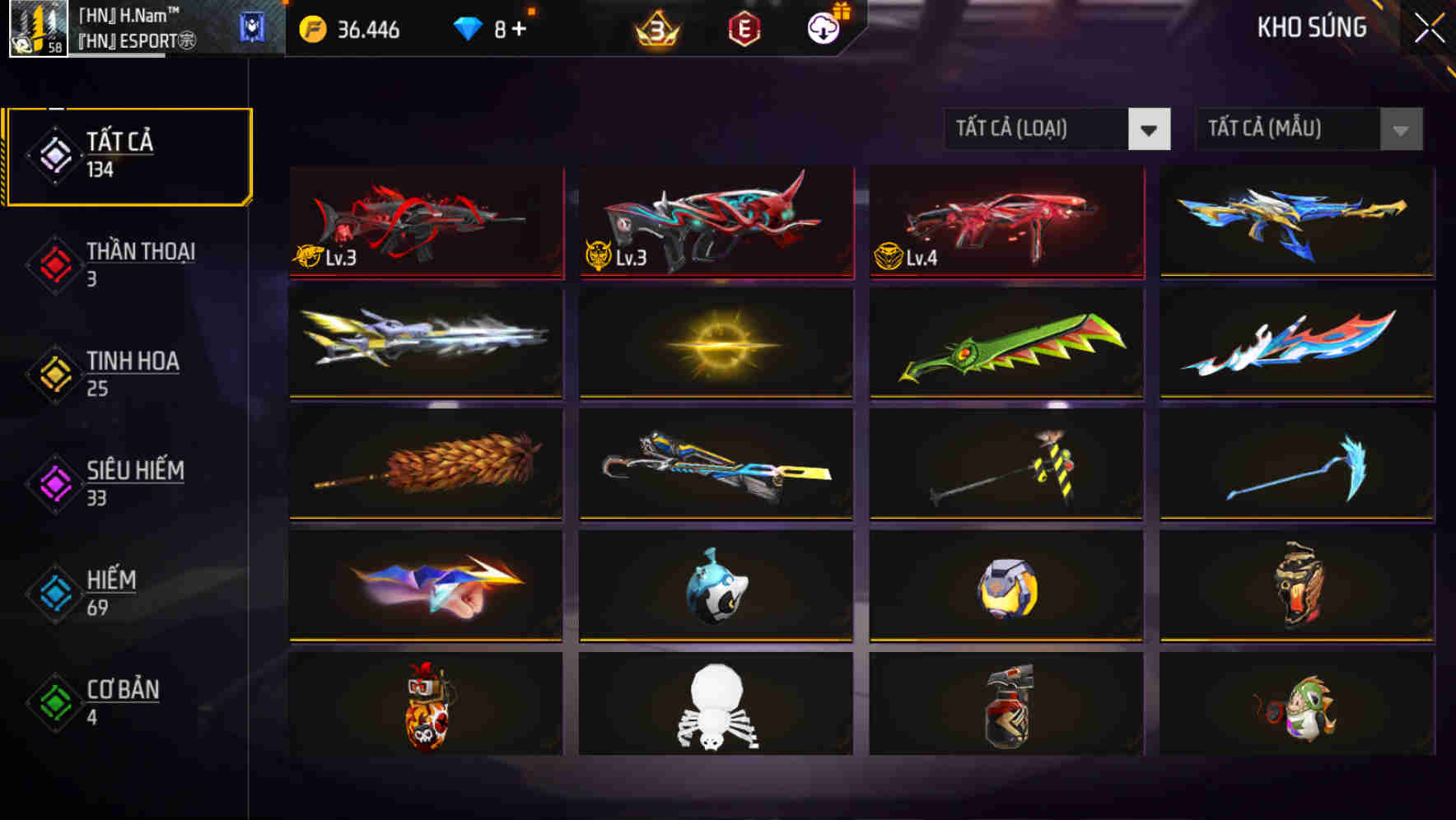Expand the clan name badge panel

click(x=251, y=27)
